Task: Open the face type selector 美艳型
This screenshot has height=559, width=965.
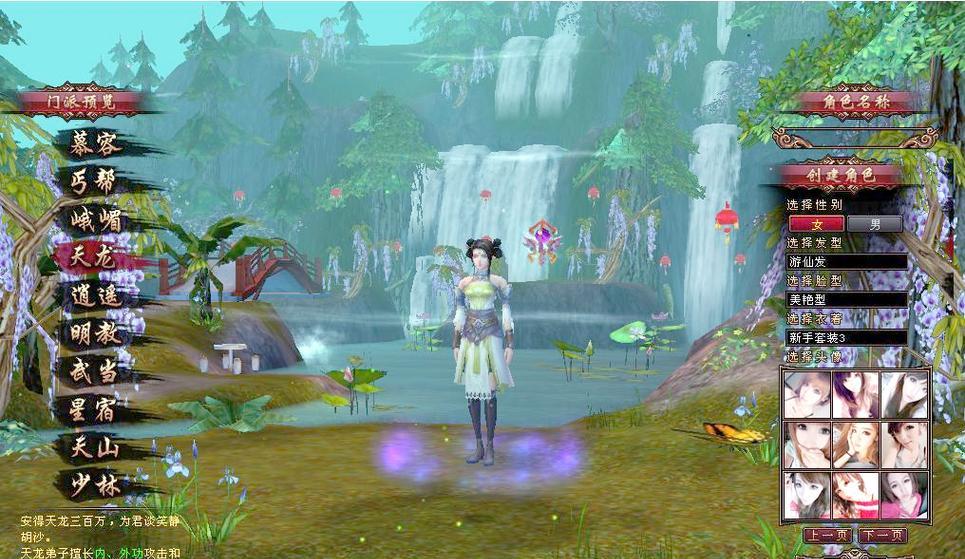Action: pyautogui.click(x=847, y=299)
